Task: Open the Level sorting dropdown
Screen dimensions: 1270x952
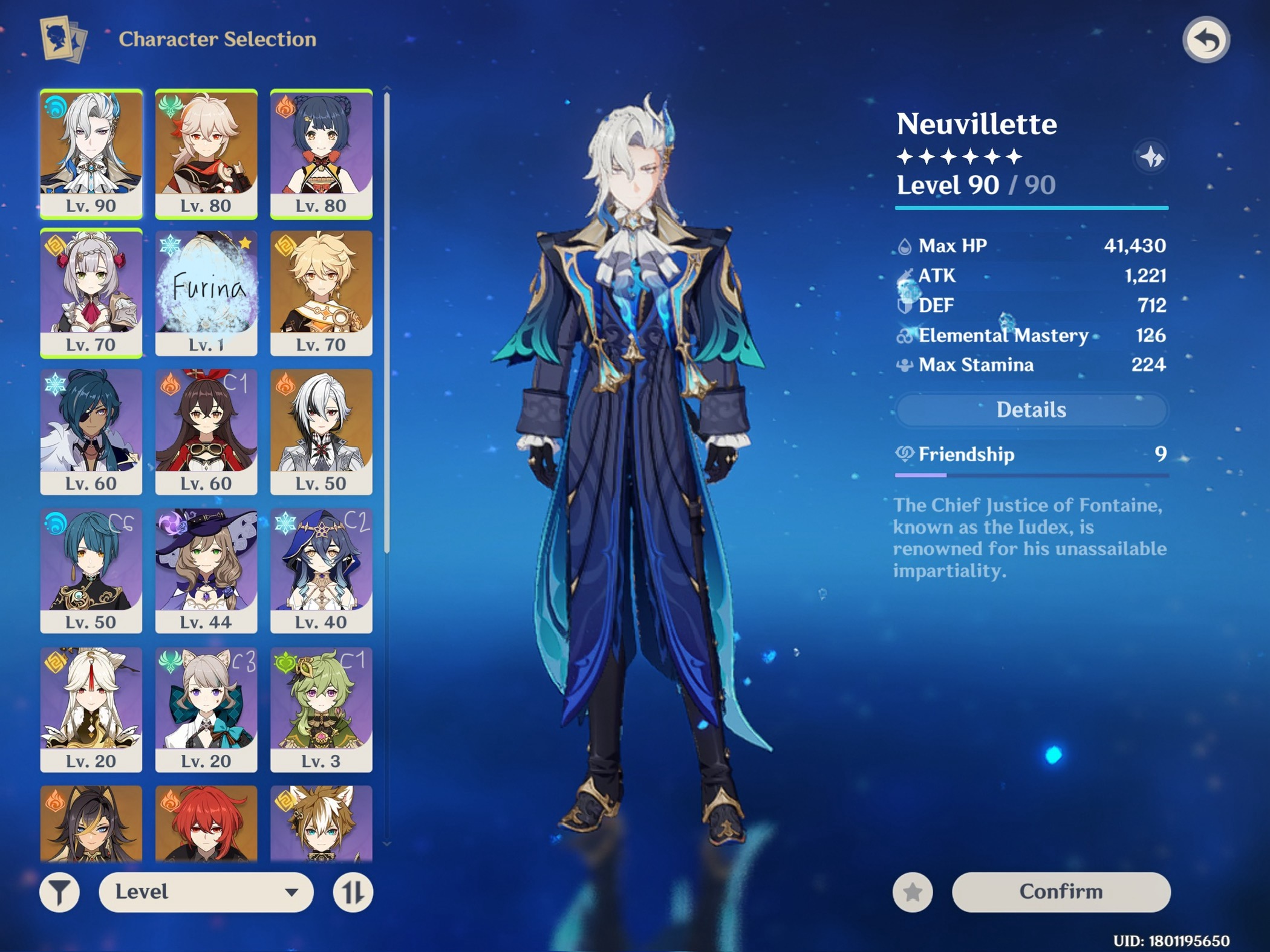Action: pyautogui.click(x=206, y=891)
